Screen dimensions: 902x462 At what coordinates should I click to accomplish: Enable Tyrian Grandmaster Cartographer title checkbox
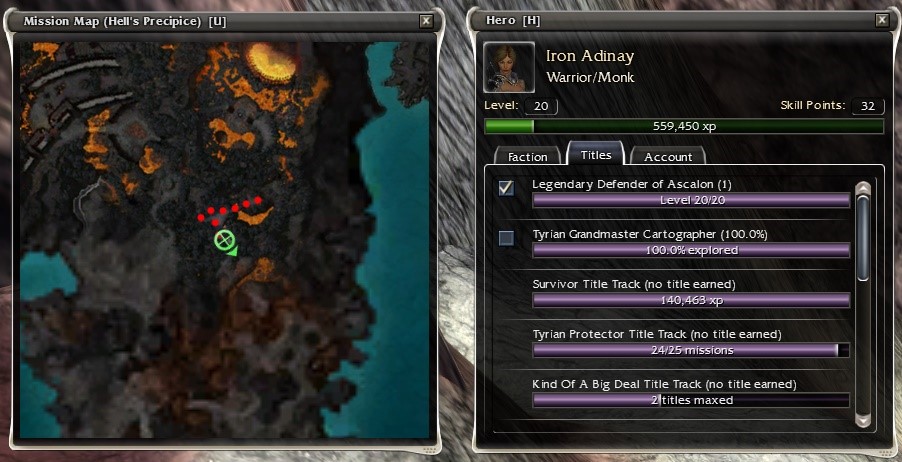point(507,238)
